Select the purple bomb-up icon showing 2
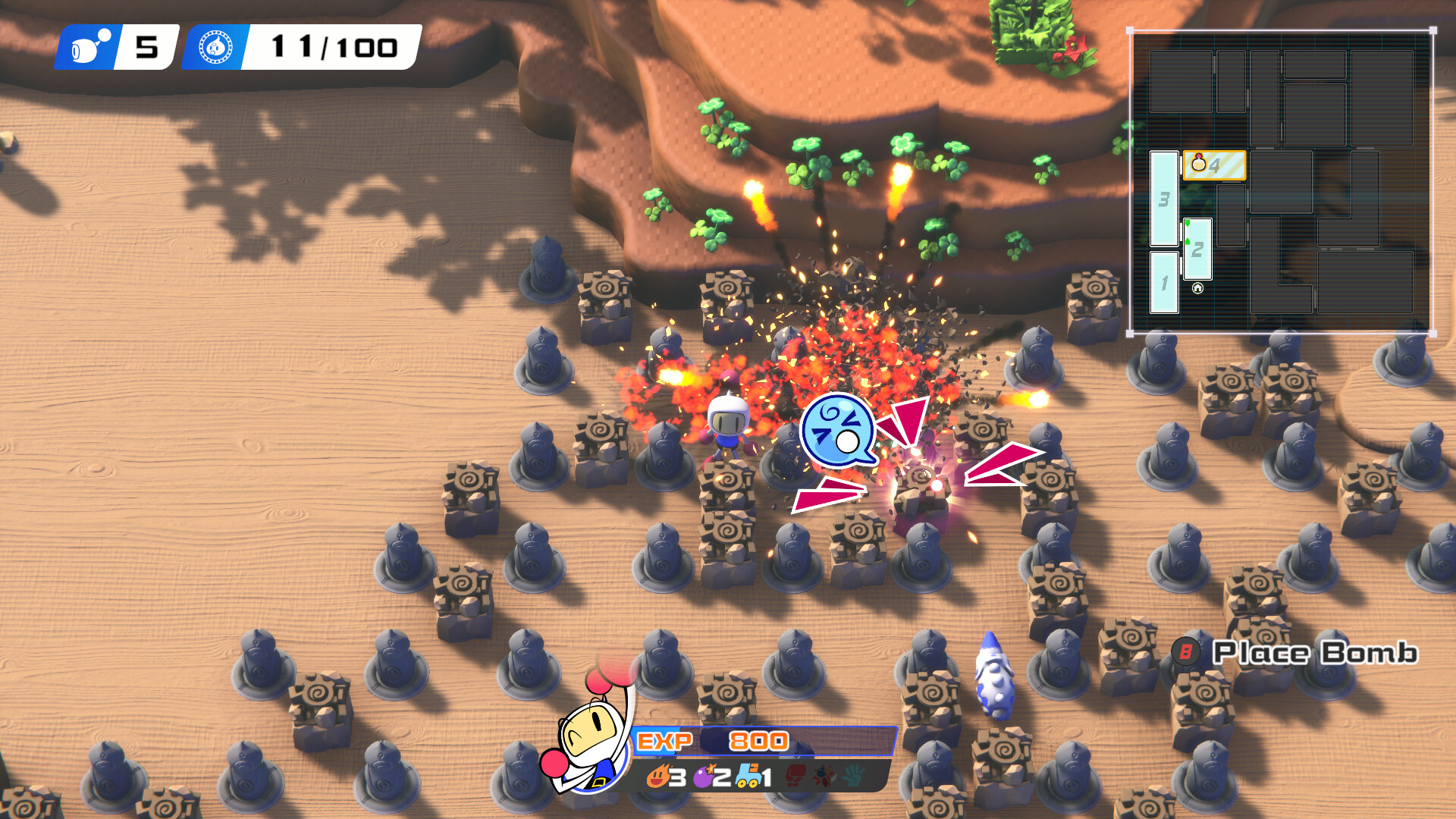The height and width of the screenshot is (819, 1456). click(x=704, y=778)
